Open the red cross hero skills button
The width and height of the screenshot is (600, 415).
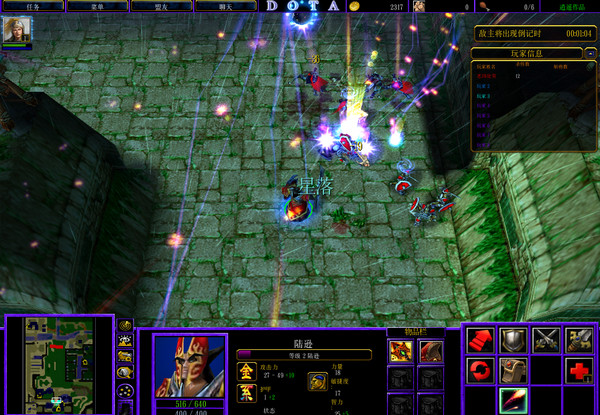(x=579, y=372)
